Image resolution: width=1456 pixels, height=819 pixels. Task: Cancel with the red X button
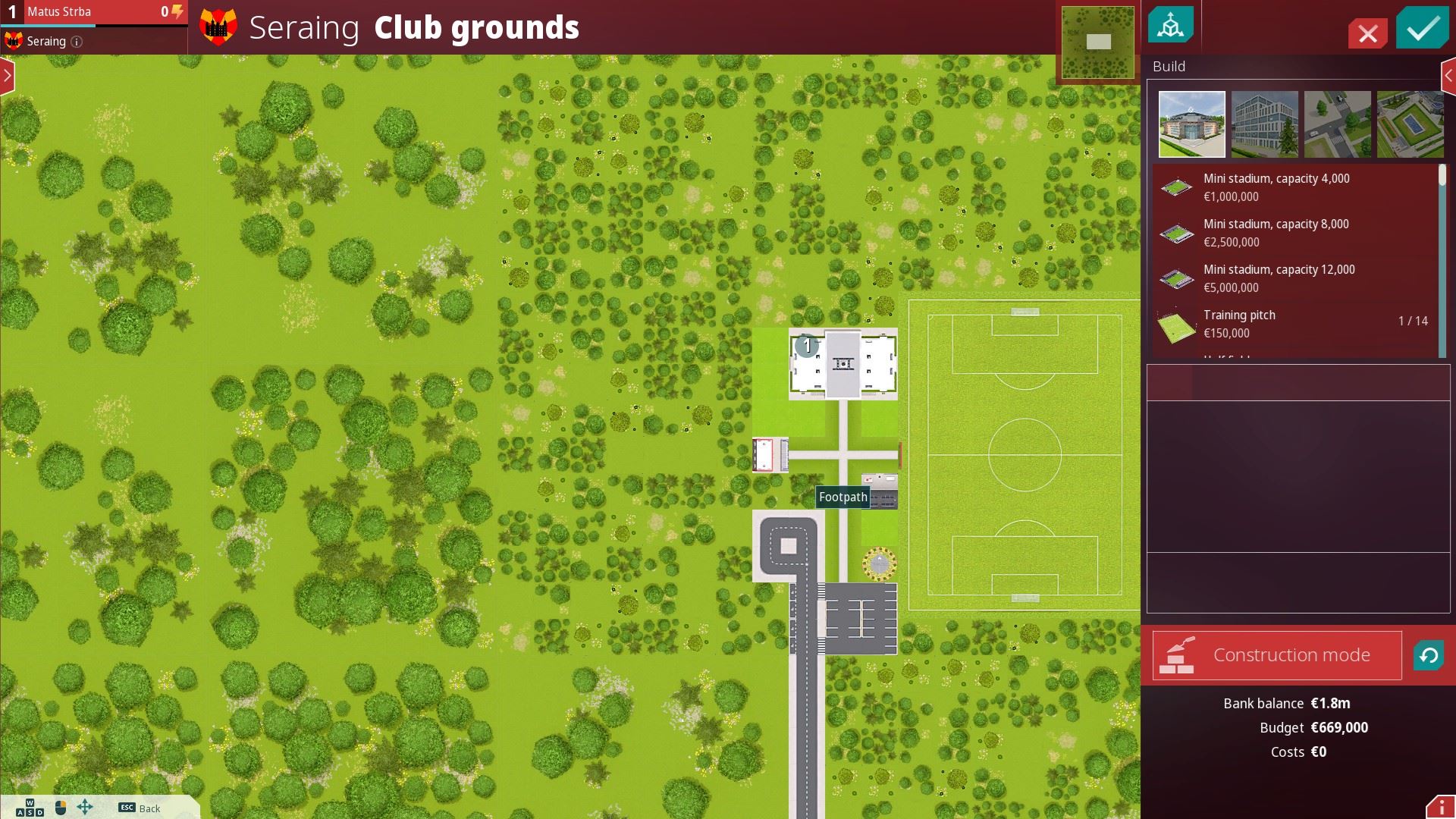(1368, 33)
